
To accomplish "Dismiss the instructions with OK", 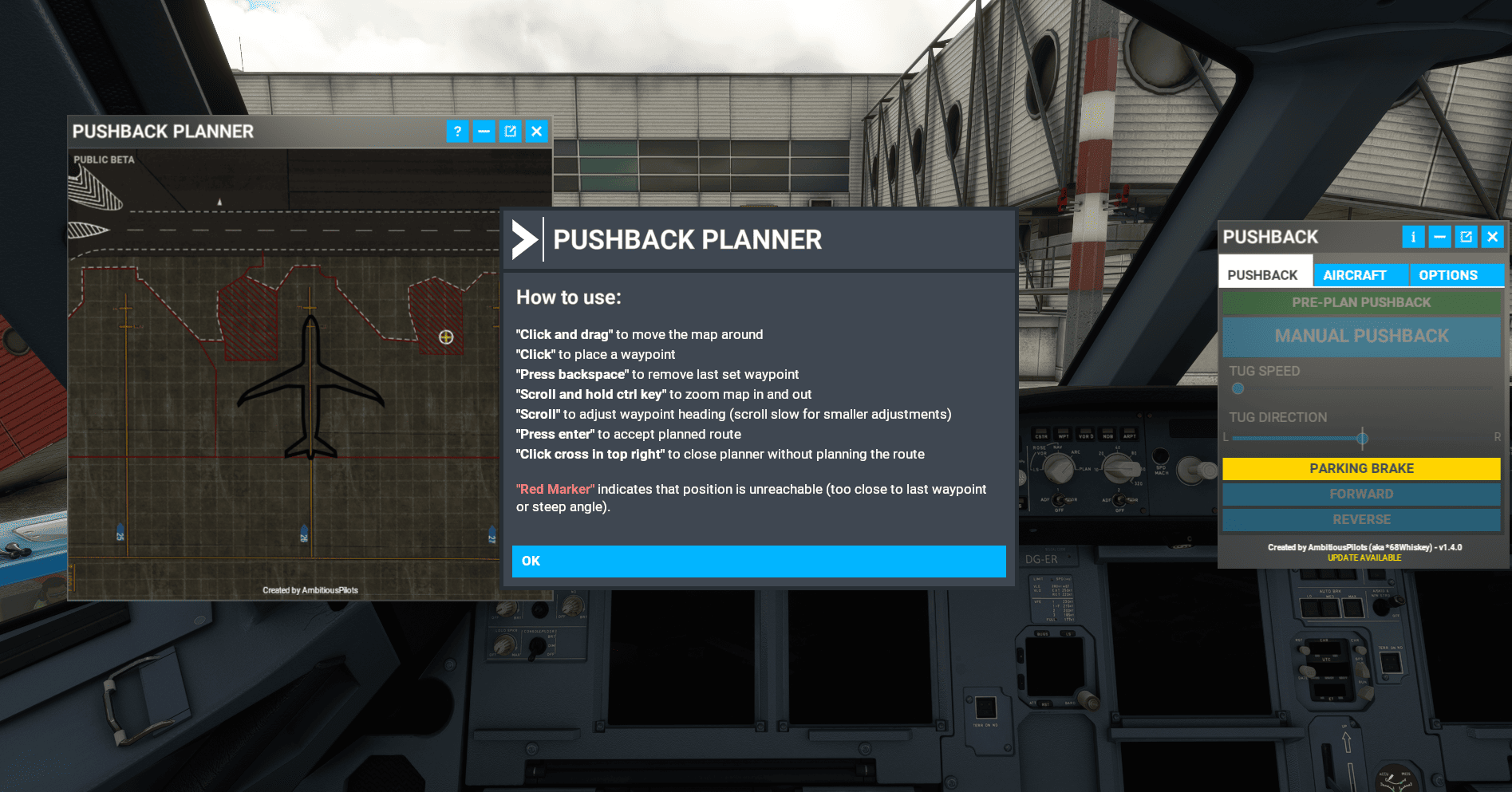I will pyautogui.click(x=758, y=561).
